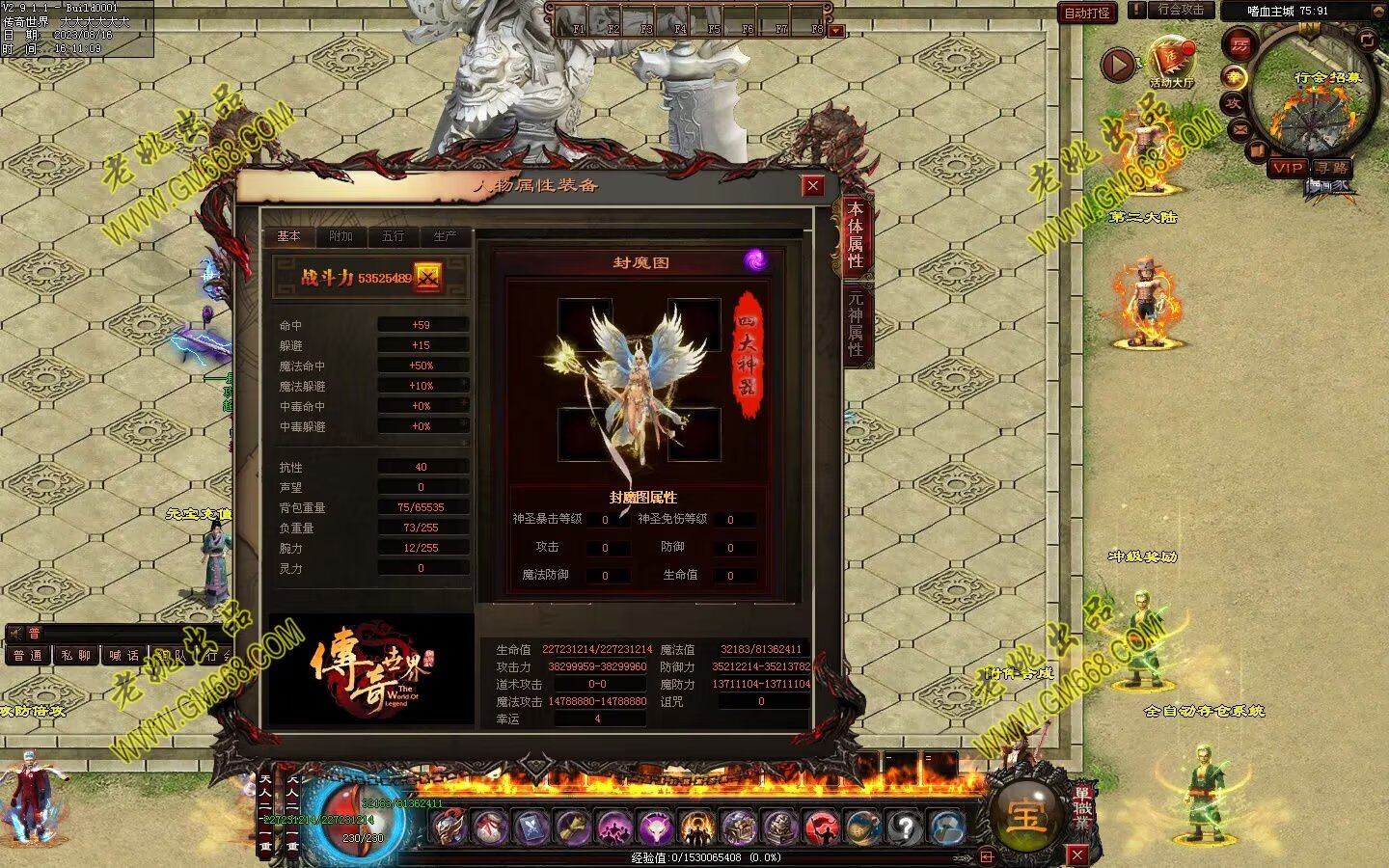Screen dimensions: 1389x868
Task: Select the 普通 chat channel
Action: 27,656
